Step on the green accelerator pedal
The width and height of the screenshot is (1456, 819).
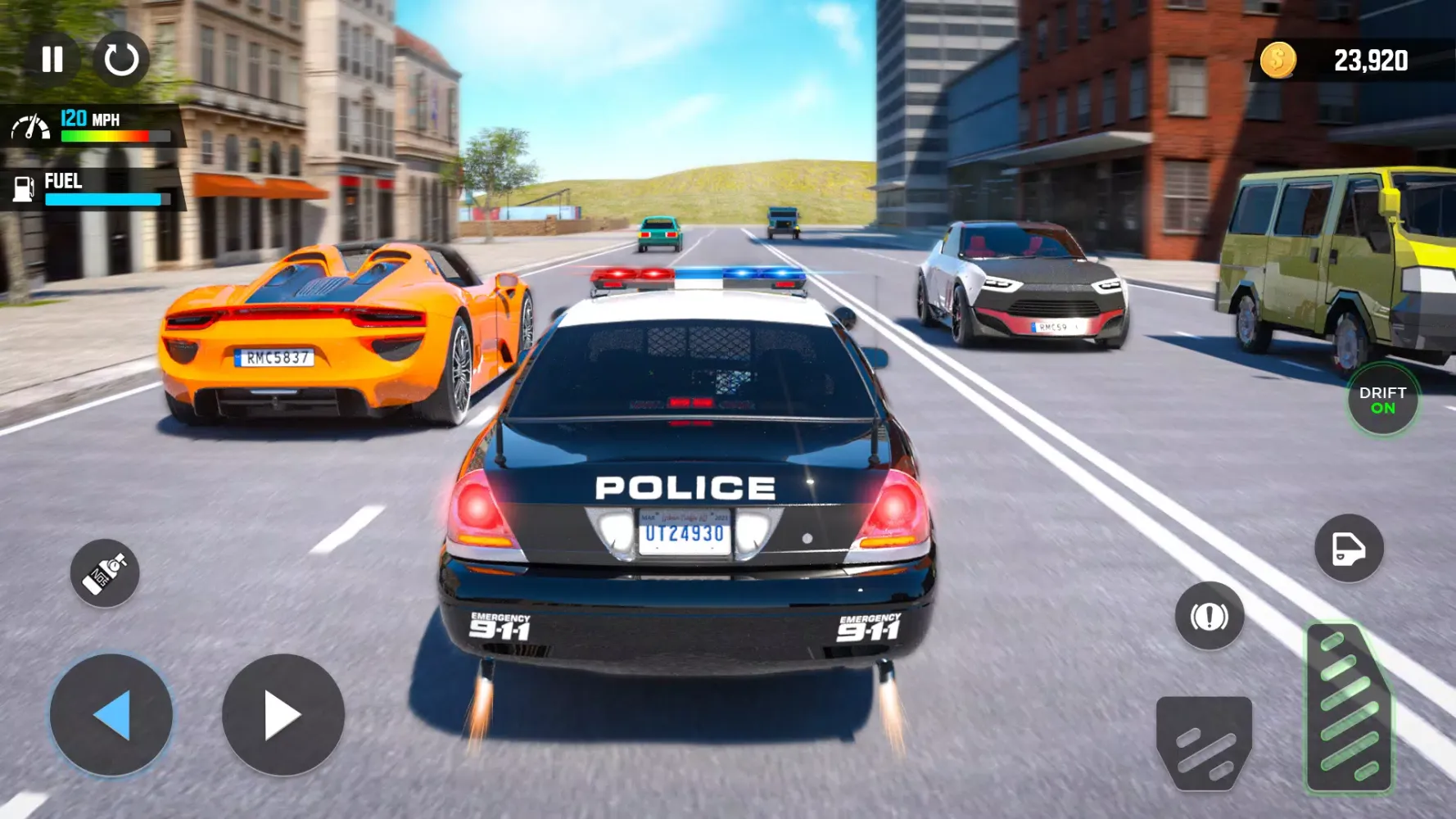pyautogui.click(x=1348, y=709)
